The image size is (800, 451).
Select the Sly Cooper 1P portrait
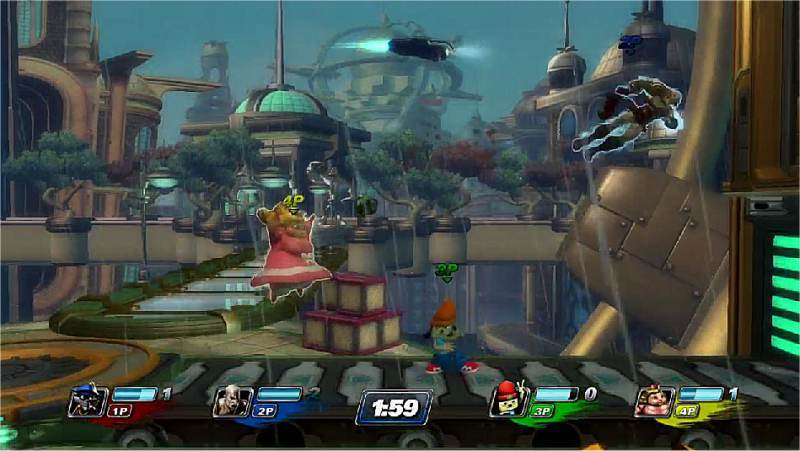(x=84, y=401)
